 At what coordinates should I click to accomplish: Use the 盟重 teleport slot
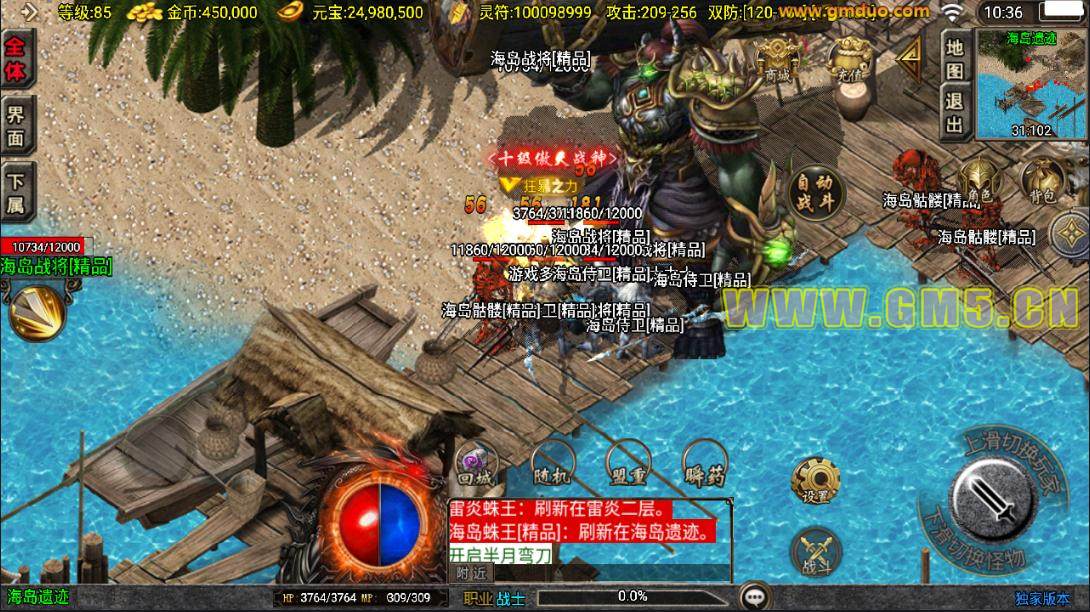point(629,463)
